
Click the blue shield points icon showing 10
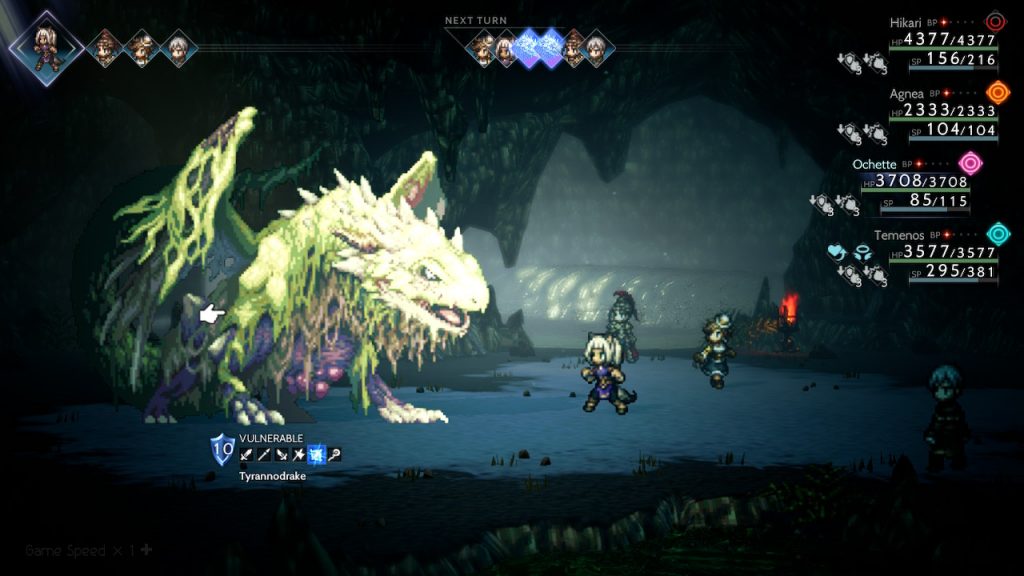coord(222,448)
